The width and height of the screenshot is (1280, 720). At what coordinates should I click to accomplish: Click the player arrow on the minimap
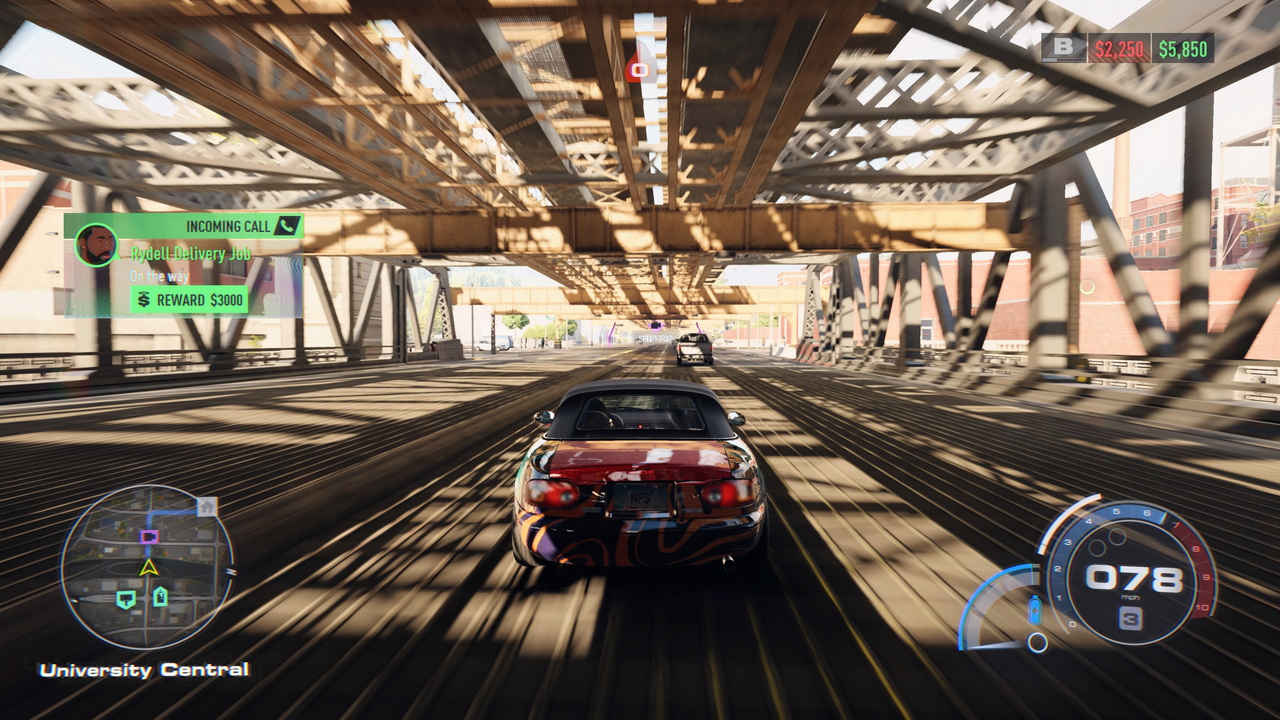[x=149, y=567]
